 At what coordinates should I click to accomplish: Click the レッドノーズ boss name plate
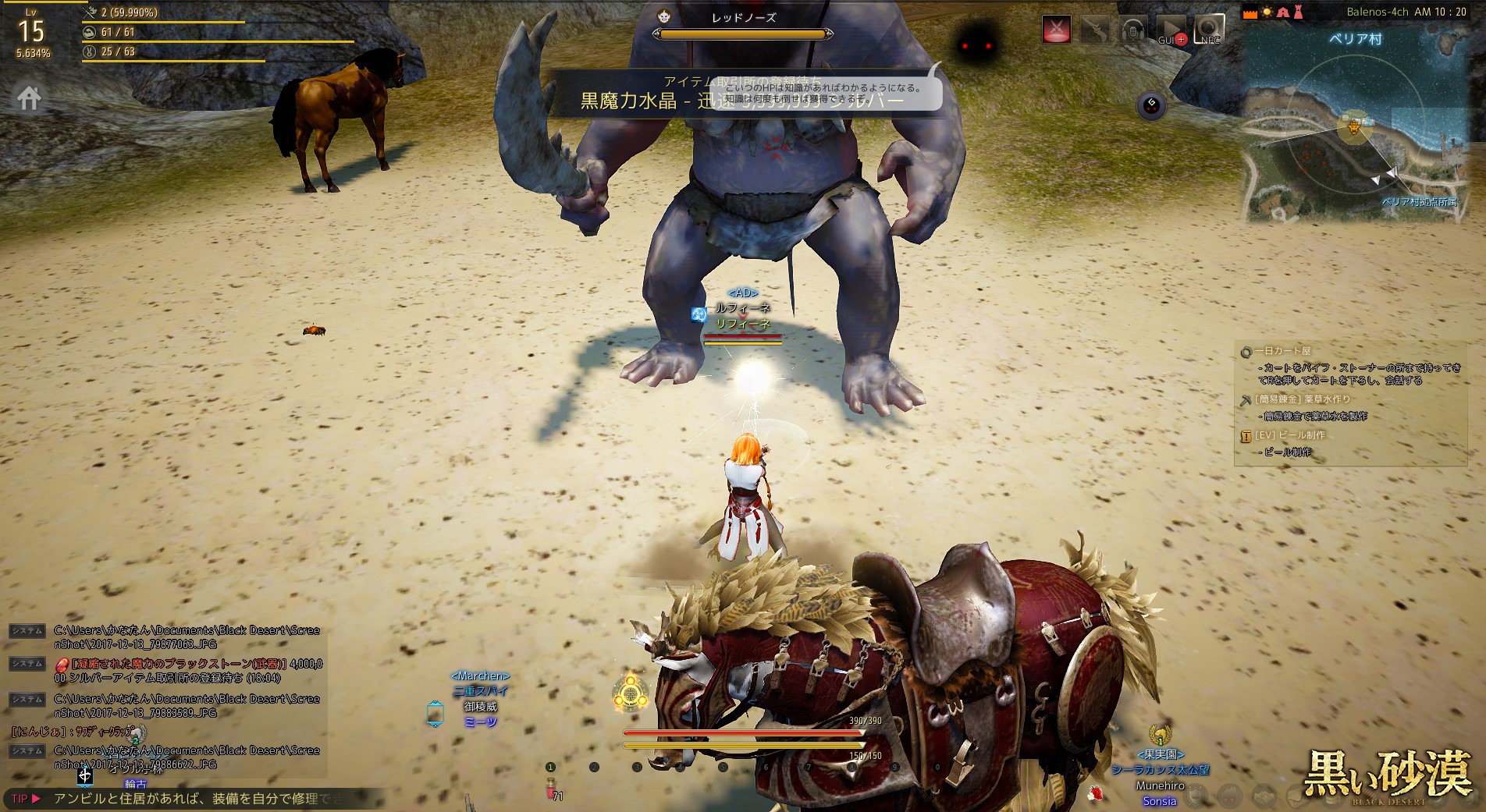coord(743,17)
